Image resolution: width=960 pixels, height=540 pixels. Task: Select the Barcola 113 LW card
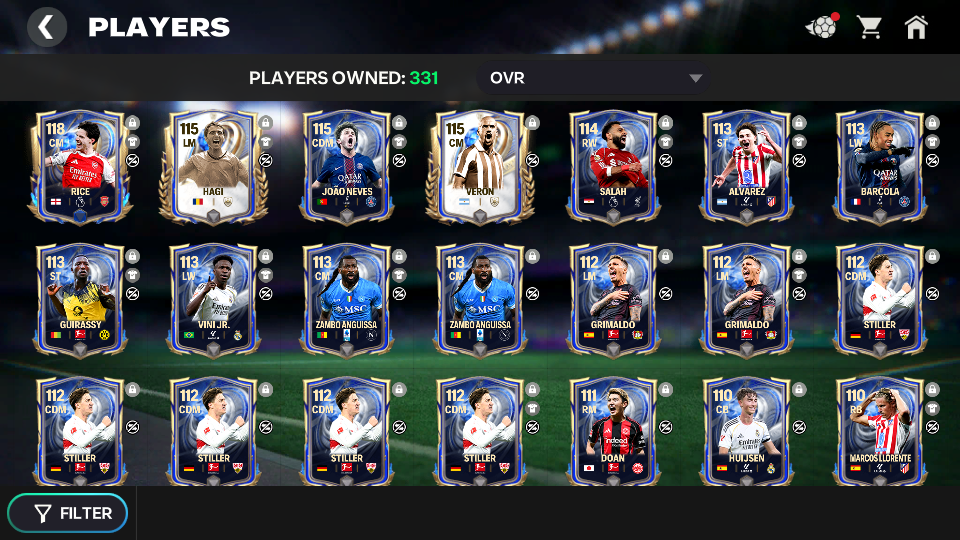click(x=880, y=165)
